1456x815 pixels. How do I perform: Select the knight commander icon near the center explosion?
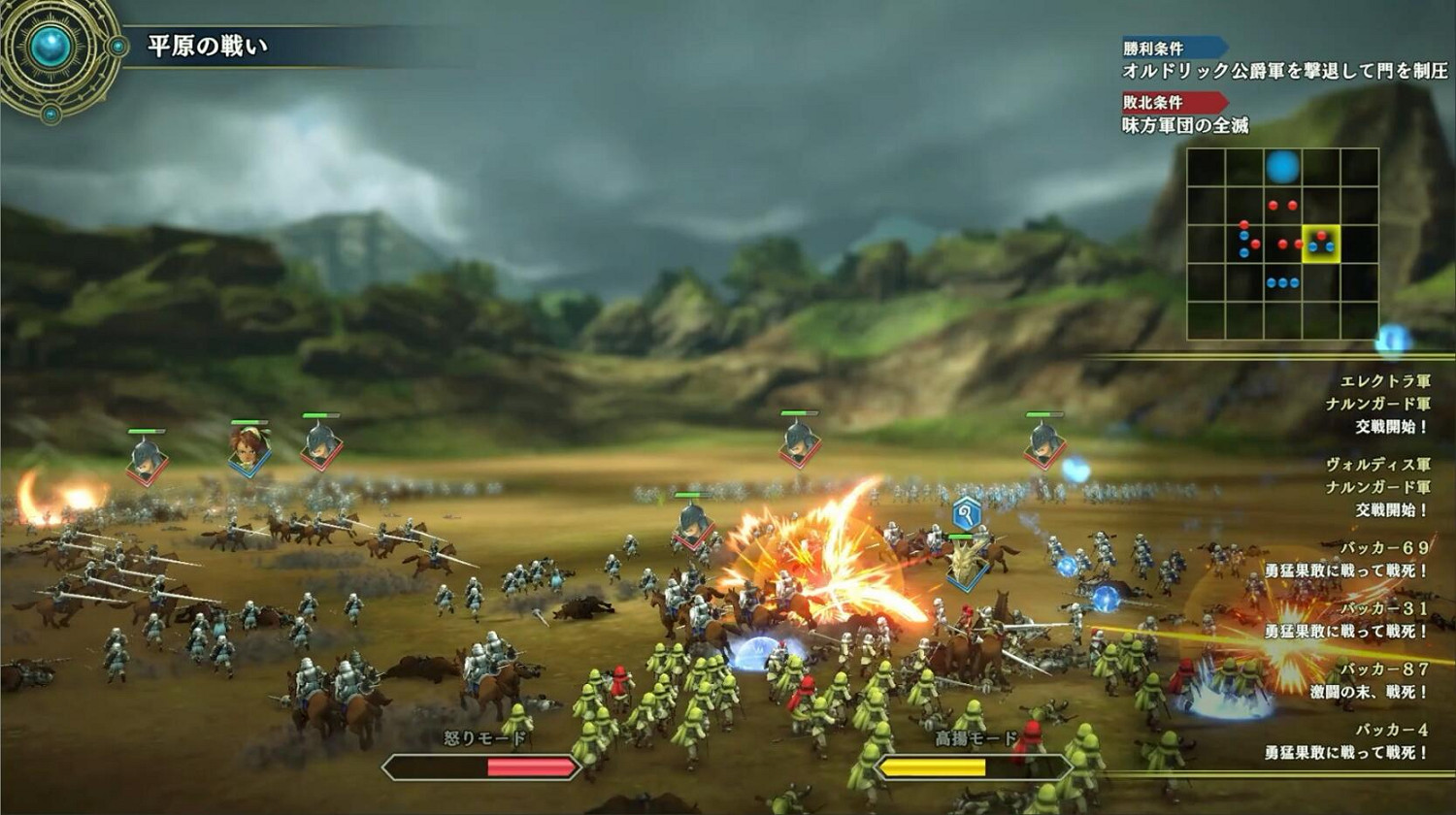[x=691, y=529]
